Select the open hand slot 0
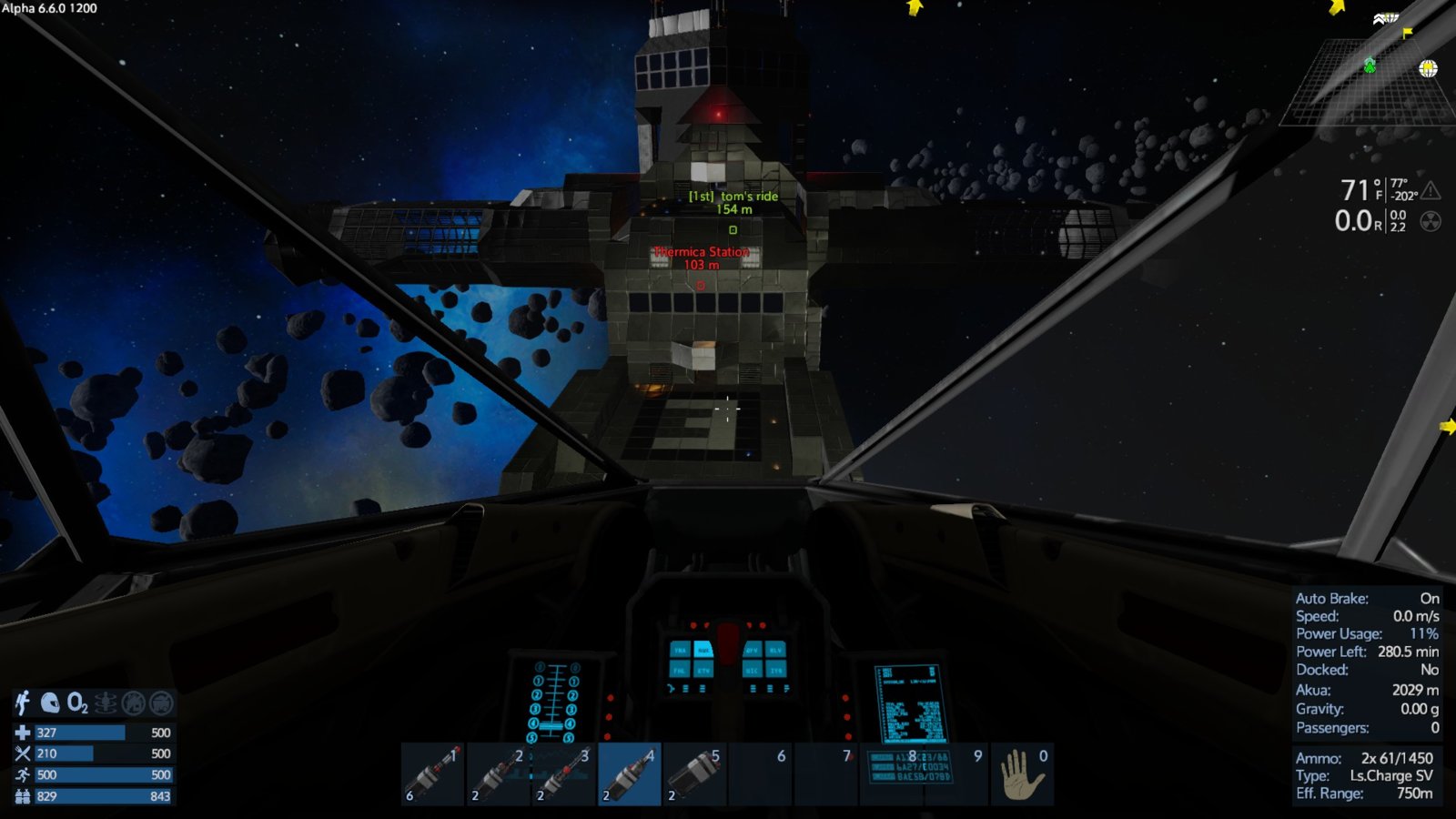Screen dimensions: 1456x819 point(1023,774)
